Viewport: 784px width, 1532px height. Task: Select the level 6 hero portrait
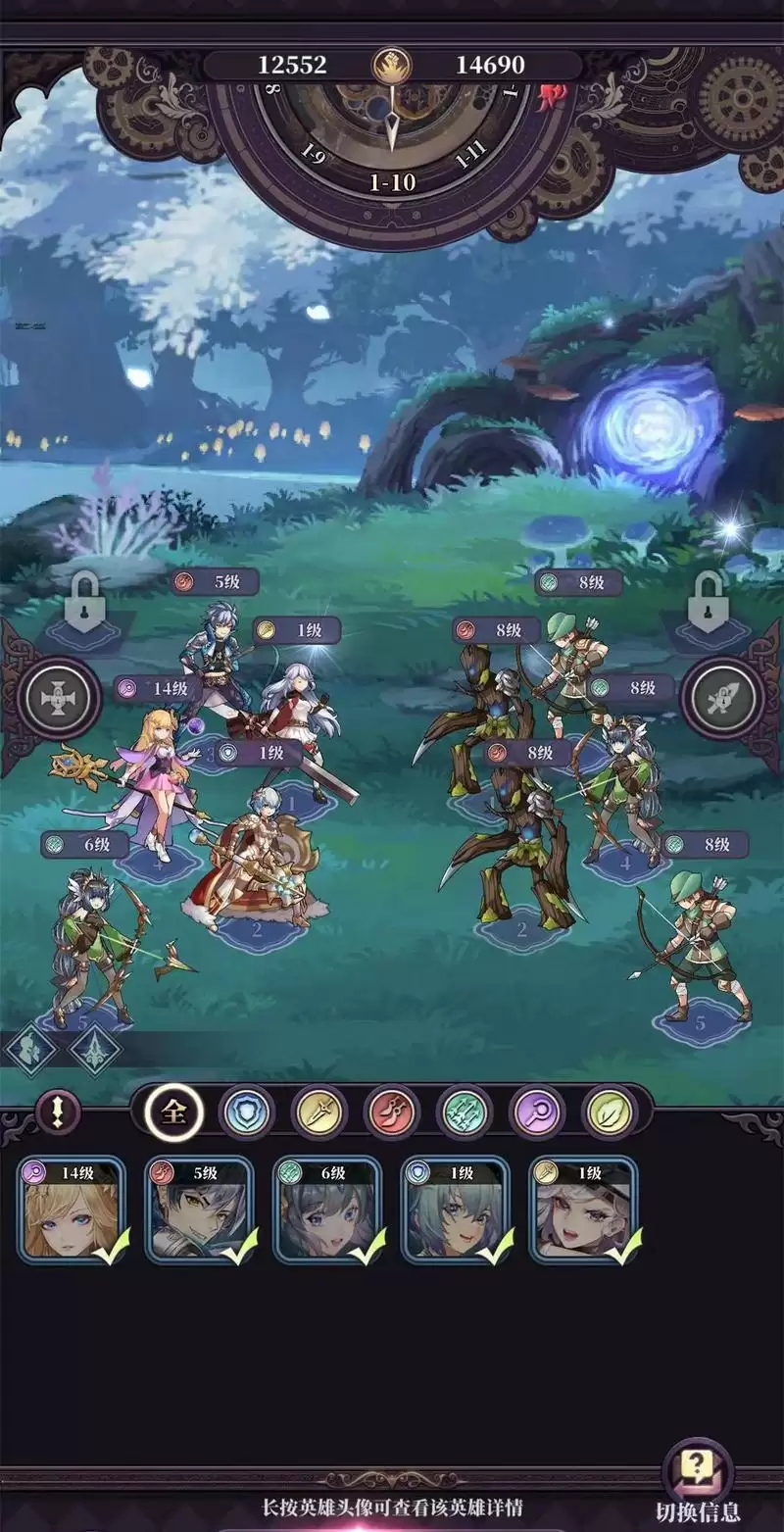[x=327, y=1210]
